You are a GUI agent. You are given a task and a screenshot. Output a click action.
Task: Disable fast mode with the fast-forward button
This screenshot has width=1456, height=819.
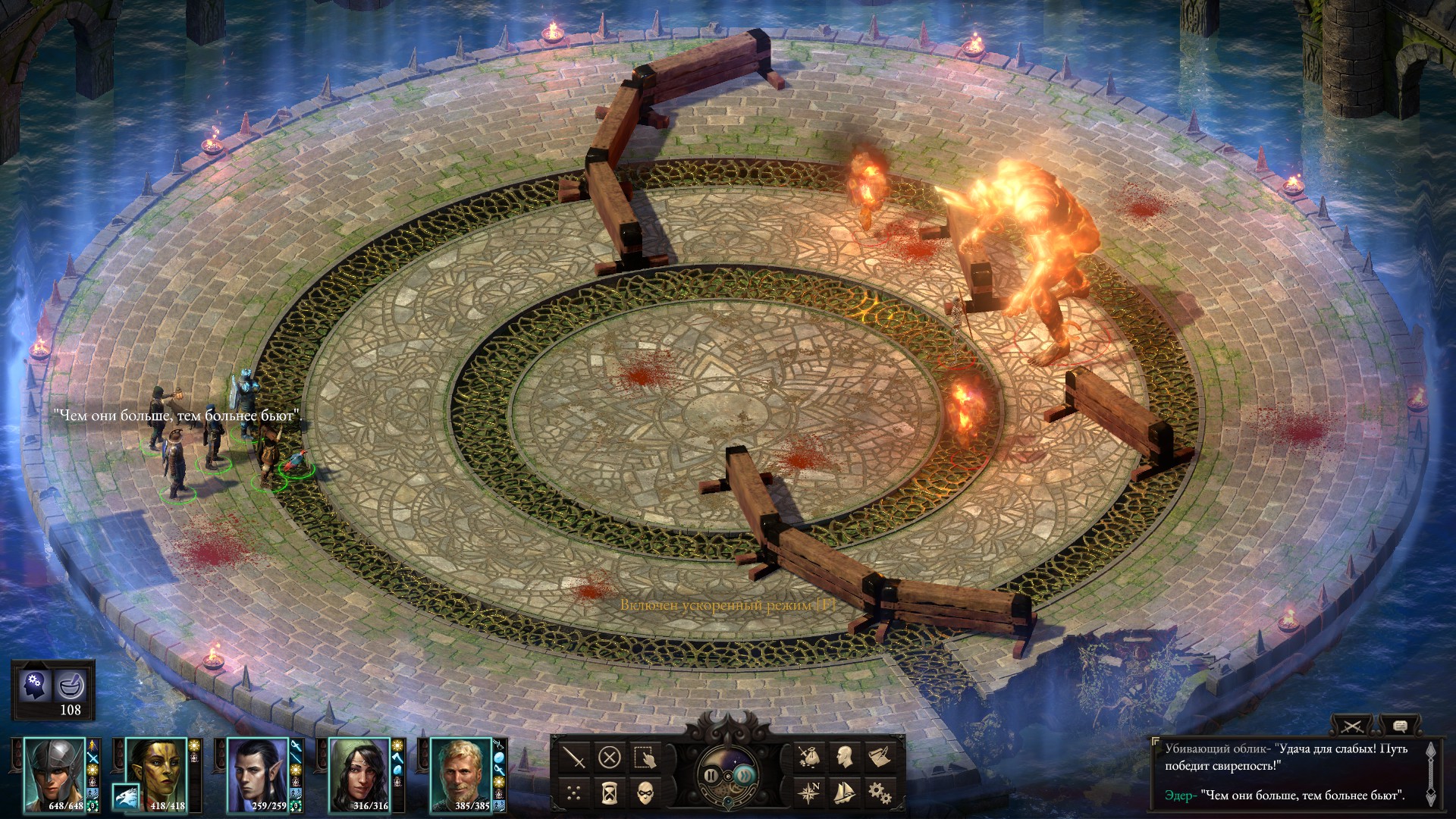tap(744, 777)
